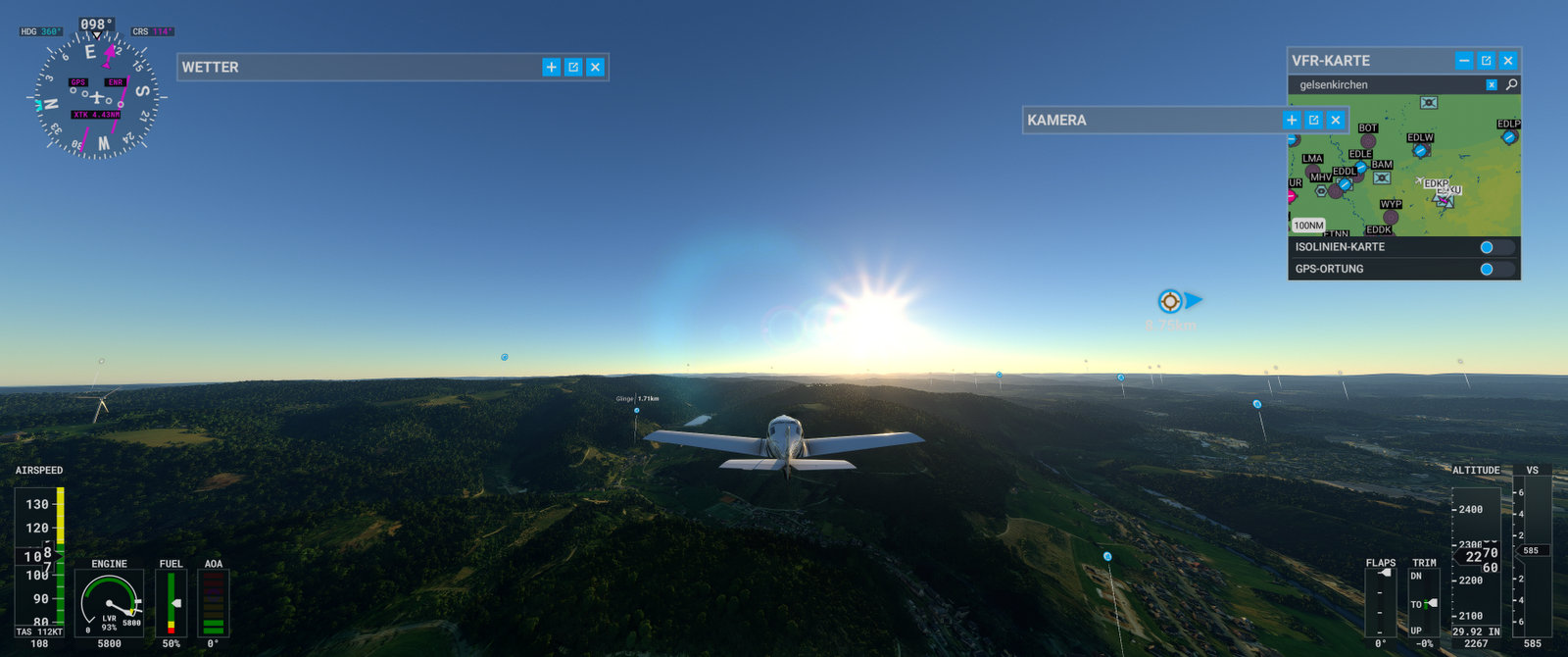Click the VFR map search field

[1387, 85]
